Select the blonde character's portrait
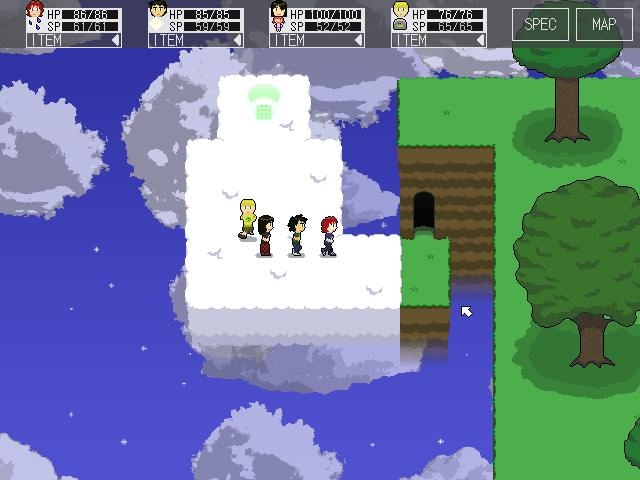This screenshot has height=480, width=640. (401, 16)
